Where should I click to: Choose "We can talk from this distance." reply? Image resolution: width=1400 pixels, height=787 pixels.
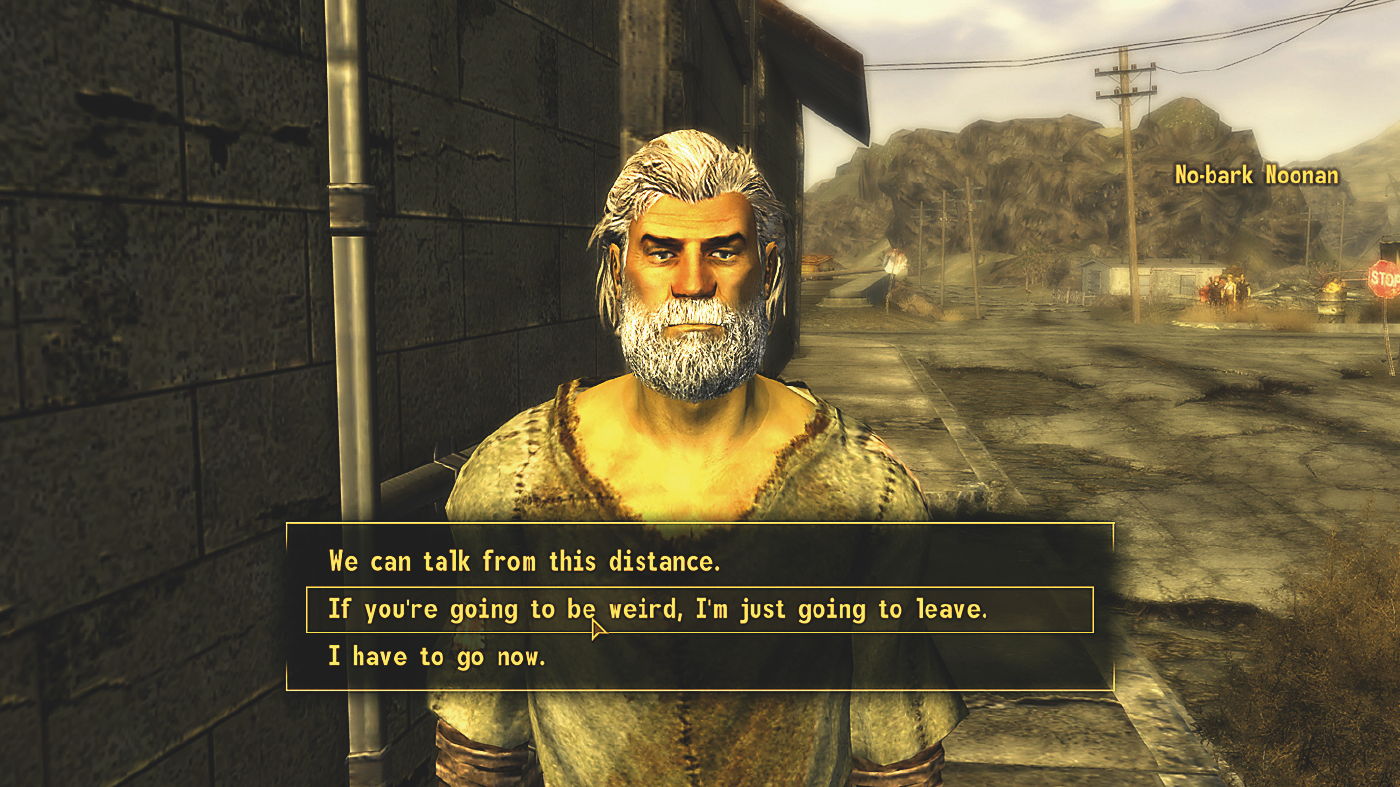(524, 561)
